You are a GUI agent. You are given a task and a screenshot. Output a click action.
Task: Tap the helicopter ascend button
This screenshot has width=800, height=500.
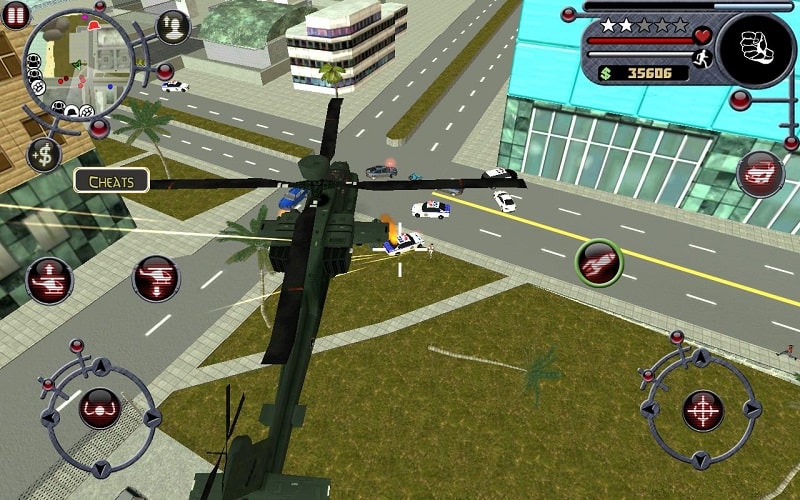(x=49, y=281)
